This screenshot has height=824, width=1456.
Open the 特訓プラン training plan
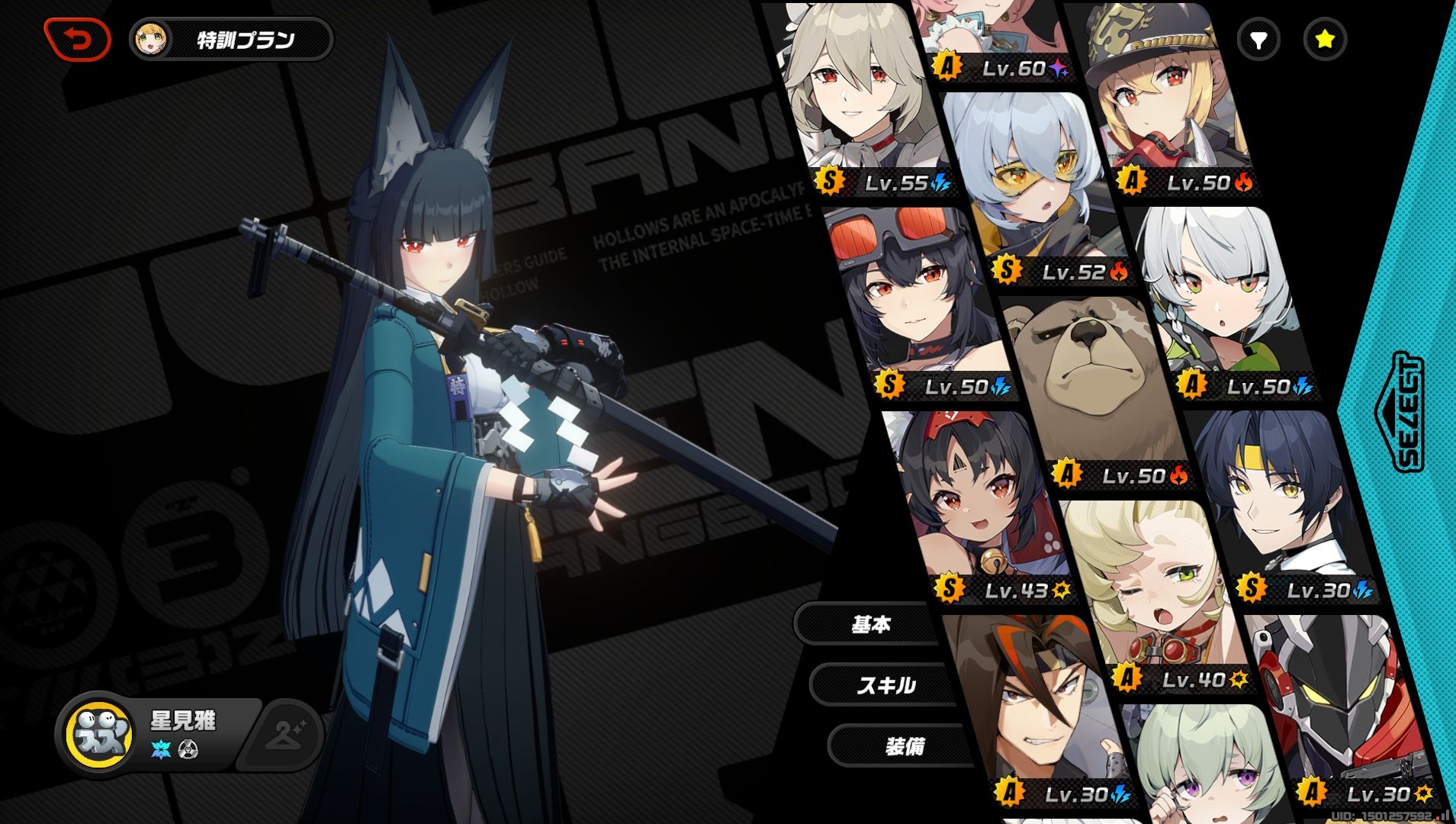[x=232, y=40]
